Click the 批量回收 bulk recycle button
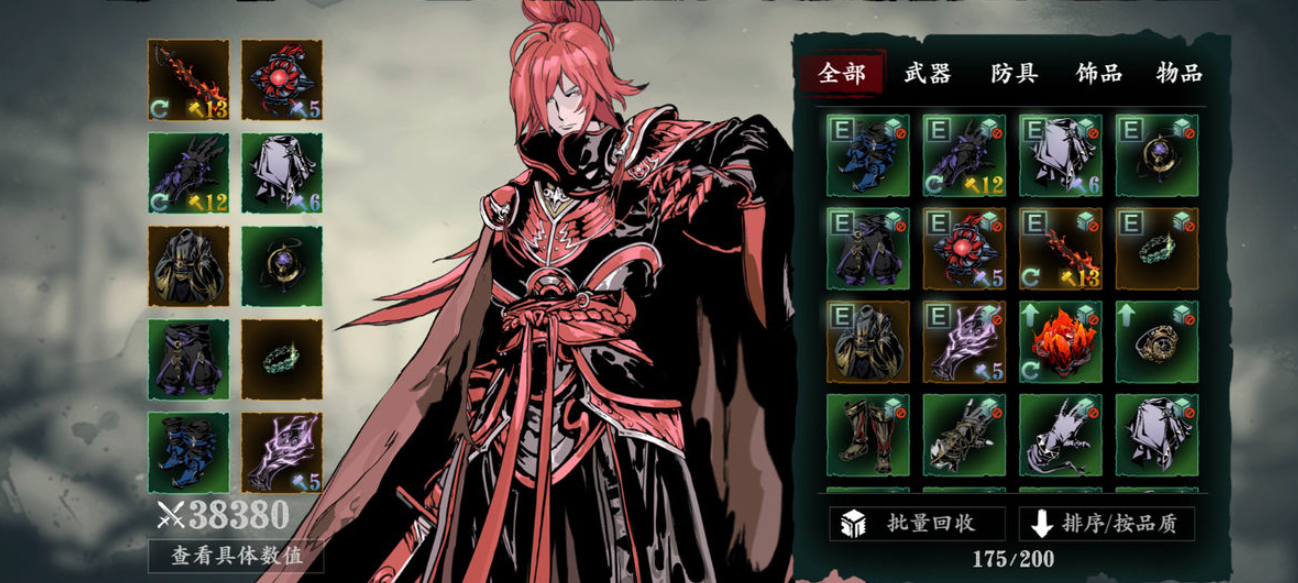1298x583 pixels. 917,522
